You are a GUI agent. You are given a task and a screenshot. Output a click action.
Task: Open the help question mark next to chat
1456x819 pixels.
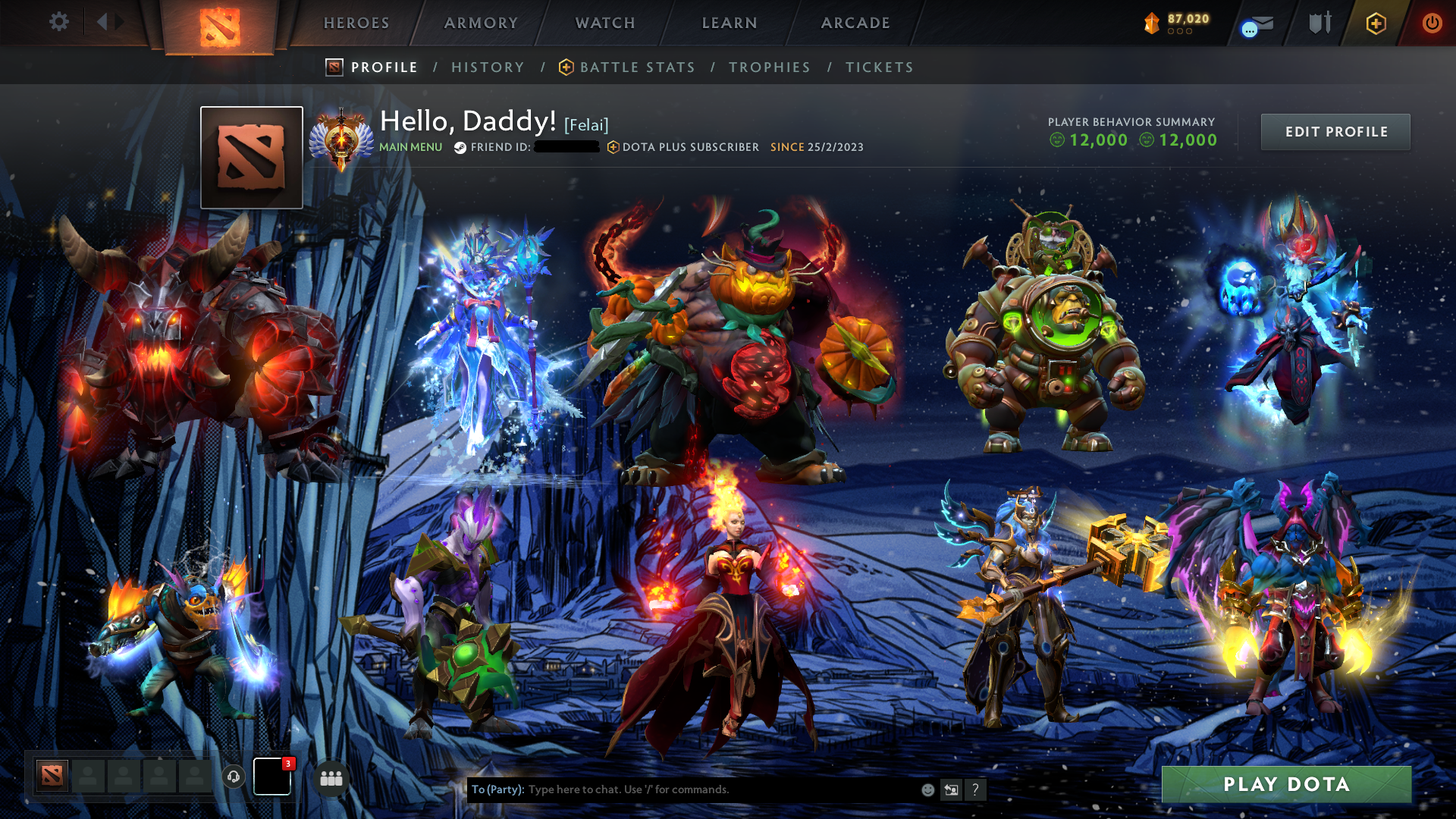point(975,789)
